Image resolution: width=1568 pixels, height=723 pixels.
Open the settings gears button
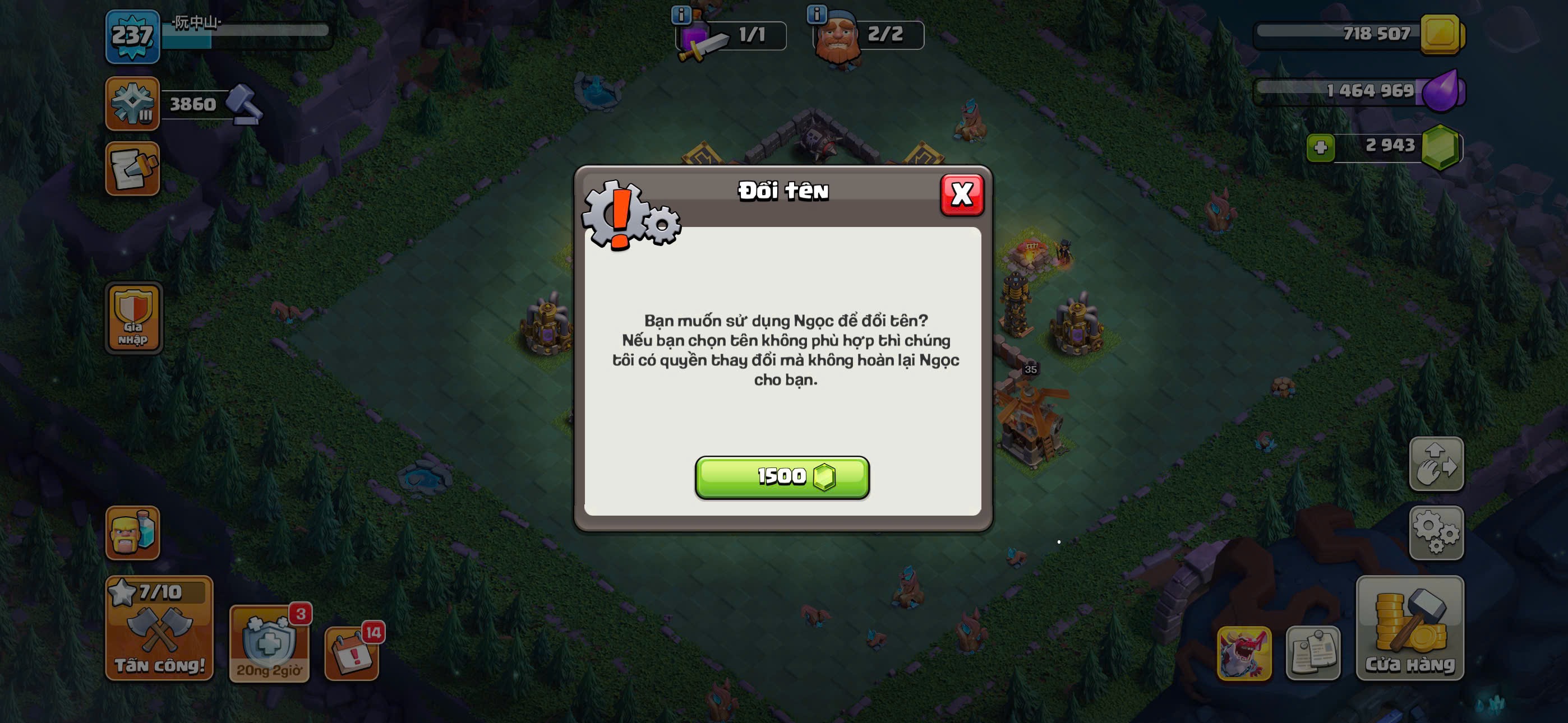[x=1436, y=532]
